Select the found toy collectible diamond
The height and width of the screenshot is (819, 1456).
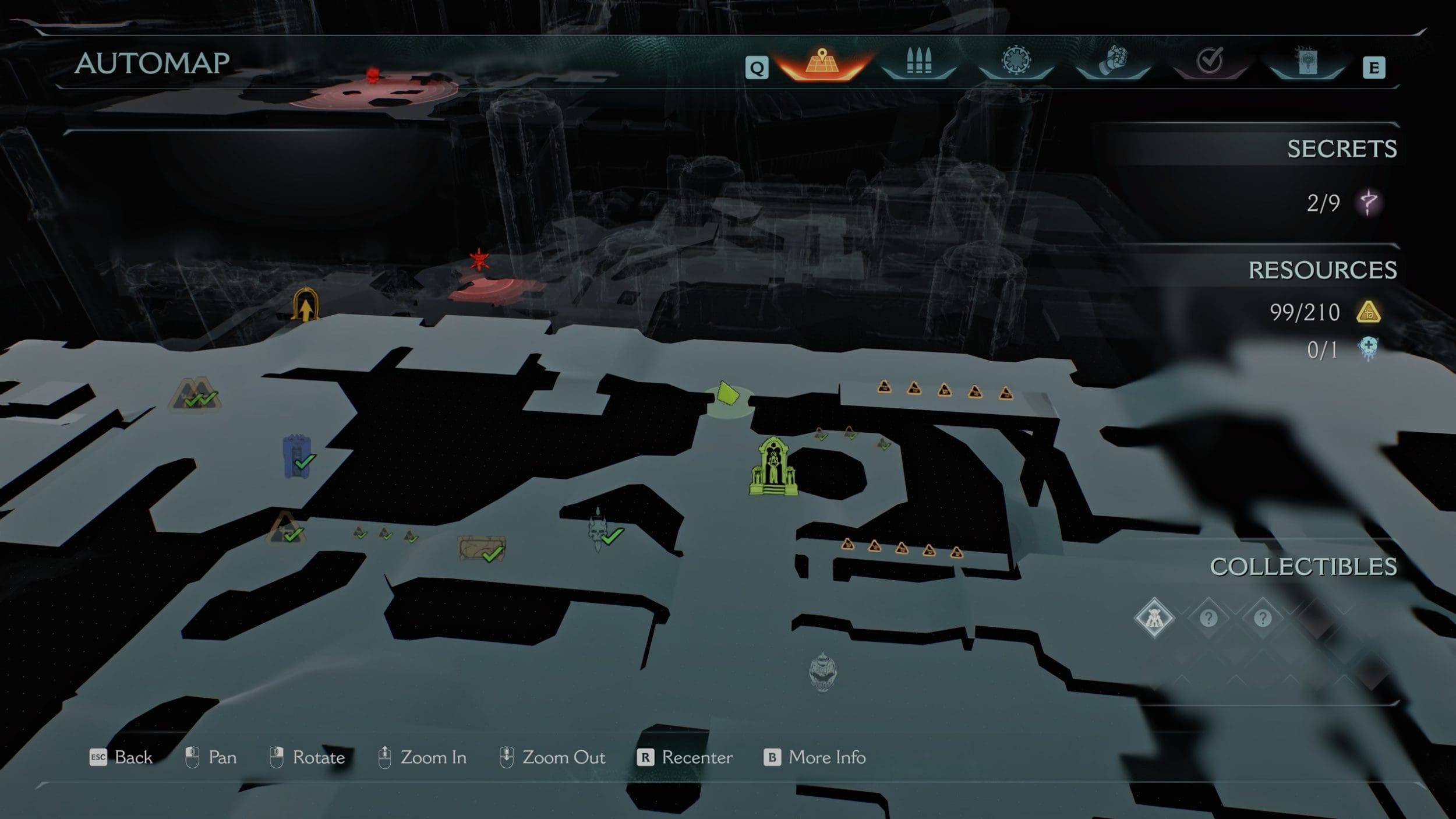tap(1154, 618)
